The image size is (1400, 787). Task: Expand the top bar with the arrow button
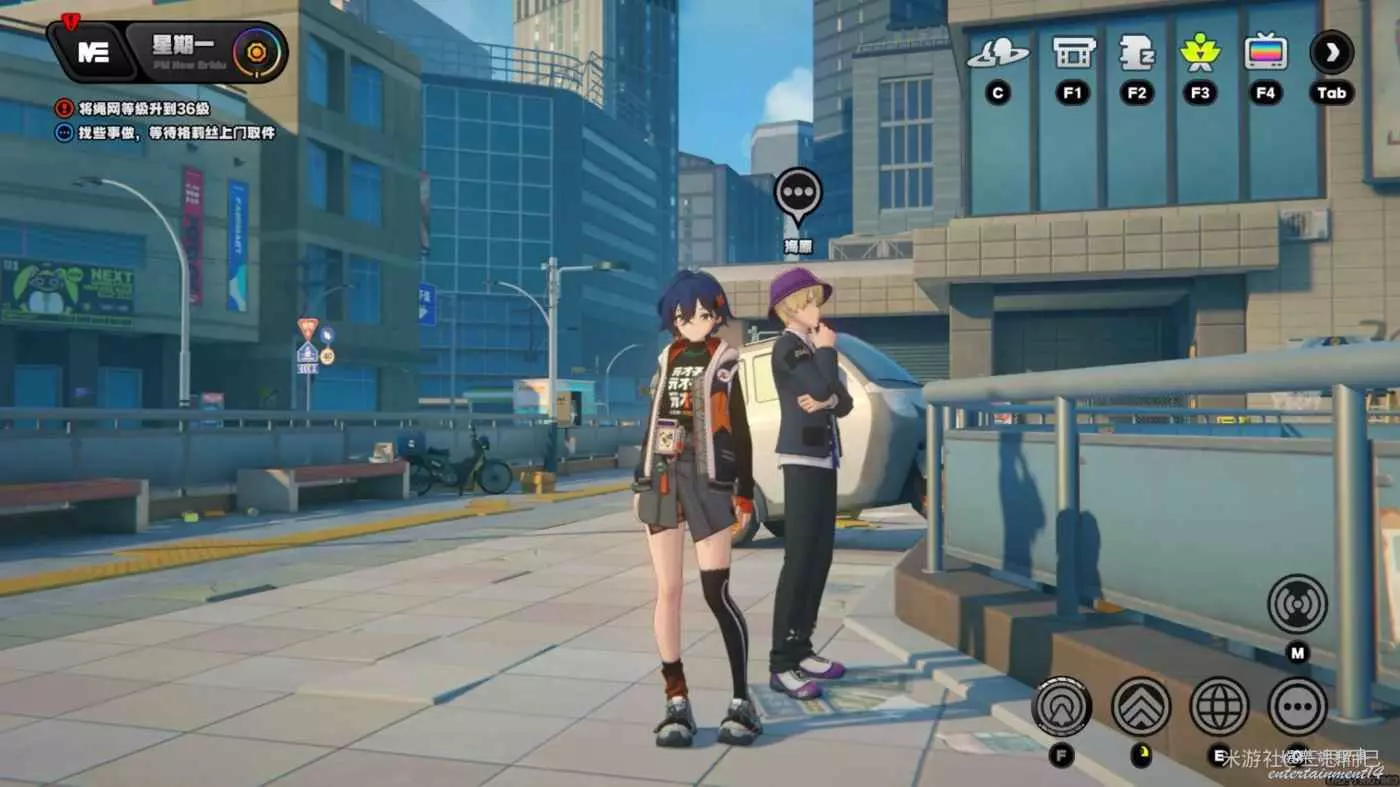1332,52
